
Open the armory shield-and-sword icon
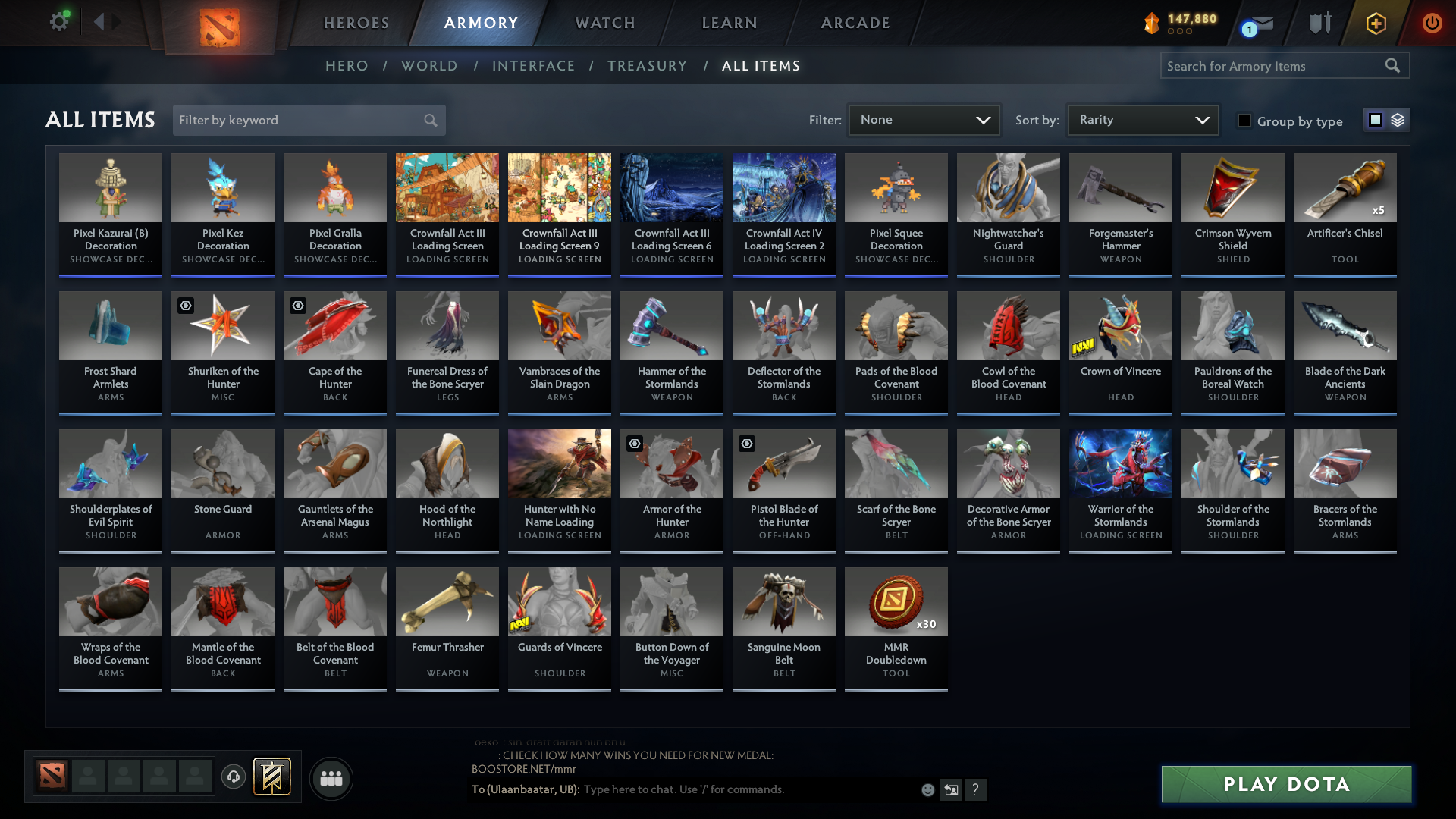coord(1319,23)
